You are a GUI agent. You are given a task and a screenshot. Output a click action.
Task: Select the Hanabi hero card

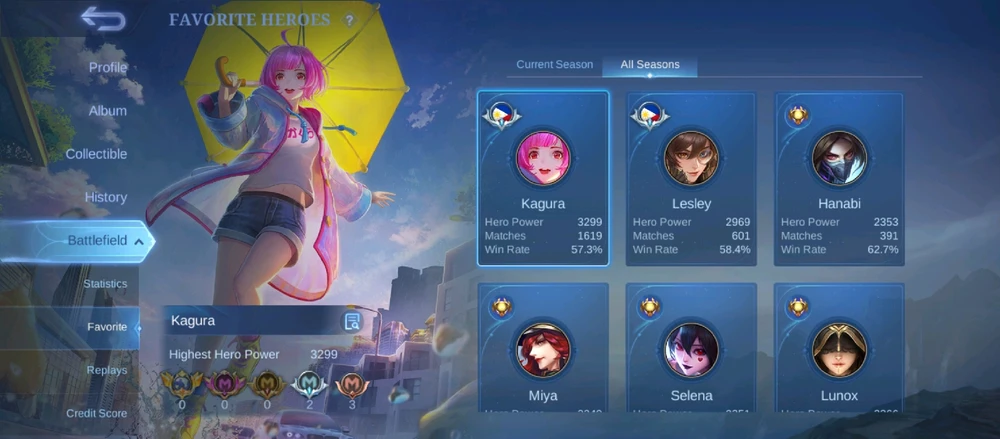(839, 180)
